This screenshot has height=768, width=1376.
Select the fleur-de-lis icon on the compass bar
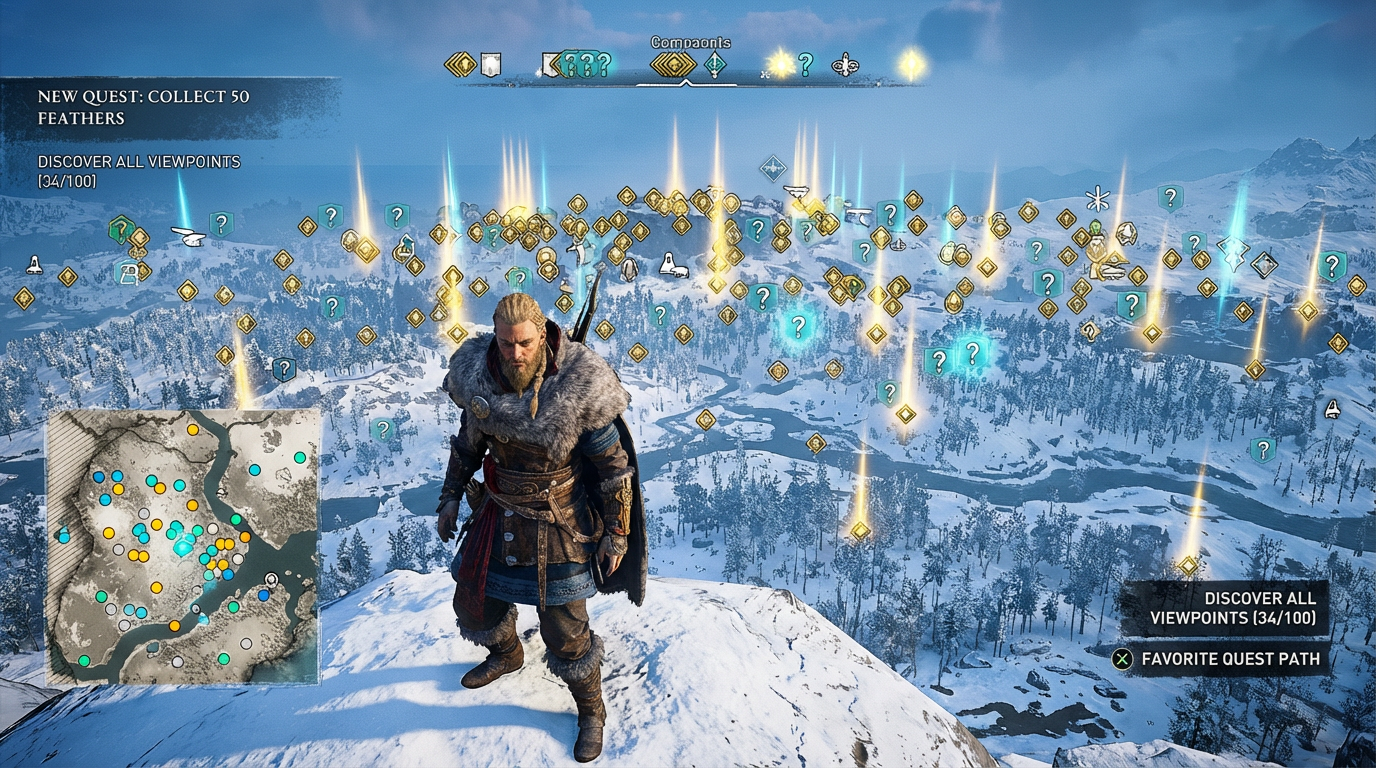click(845, 65)
